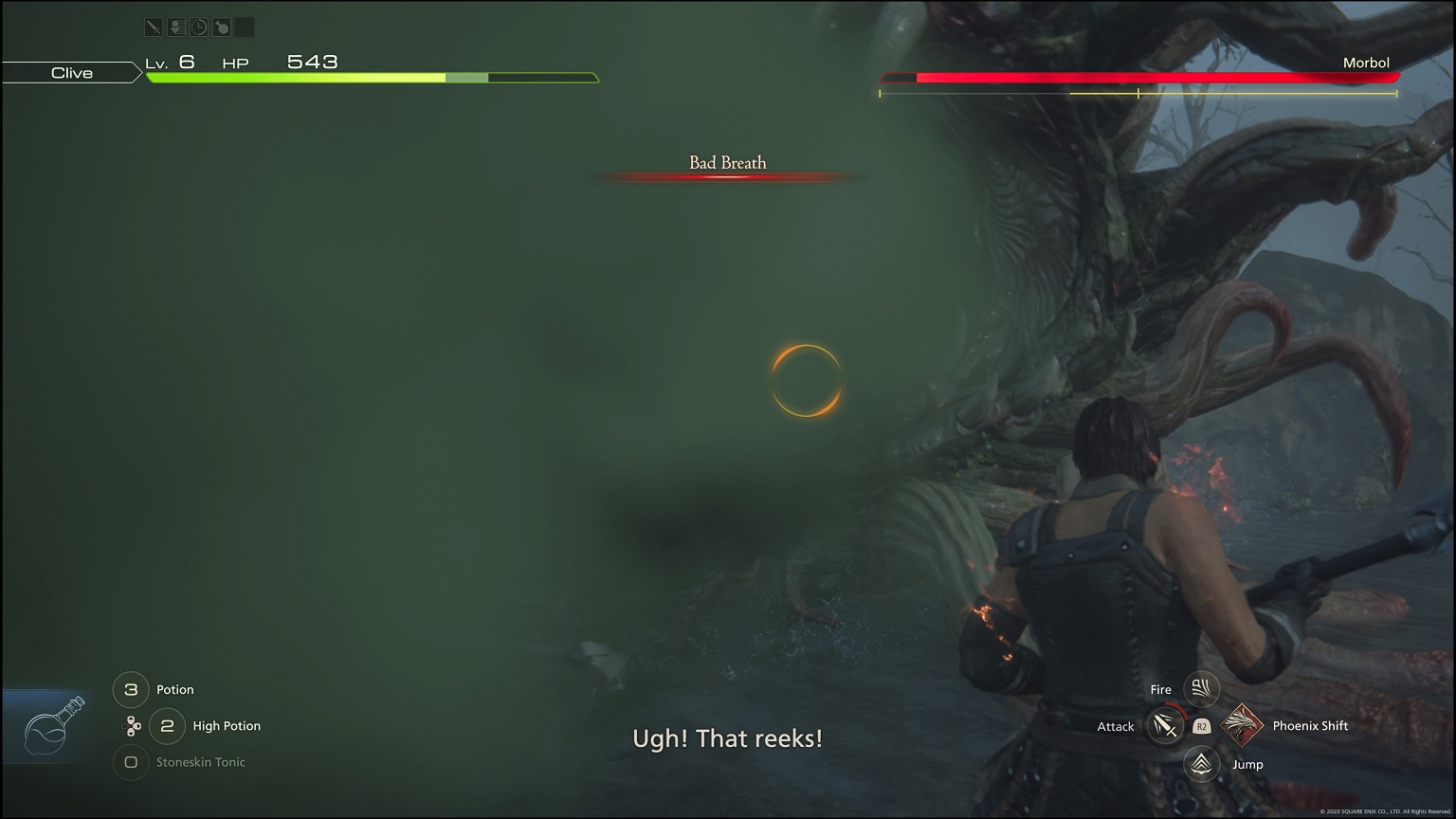This screenshot has width=1456, height=819.
Task: Click the sword status icon top-left
Action: [154, 27]
